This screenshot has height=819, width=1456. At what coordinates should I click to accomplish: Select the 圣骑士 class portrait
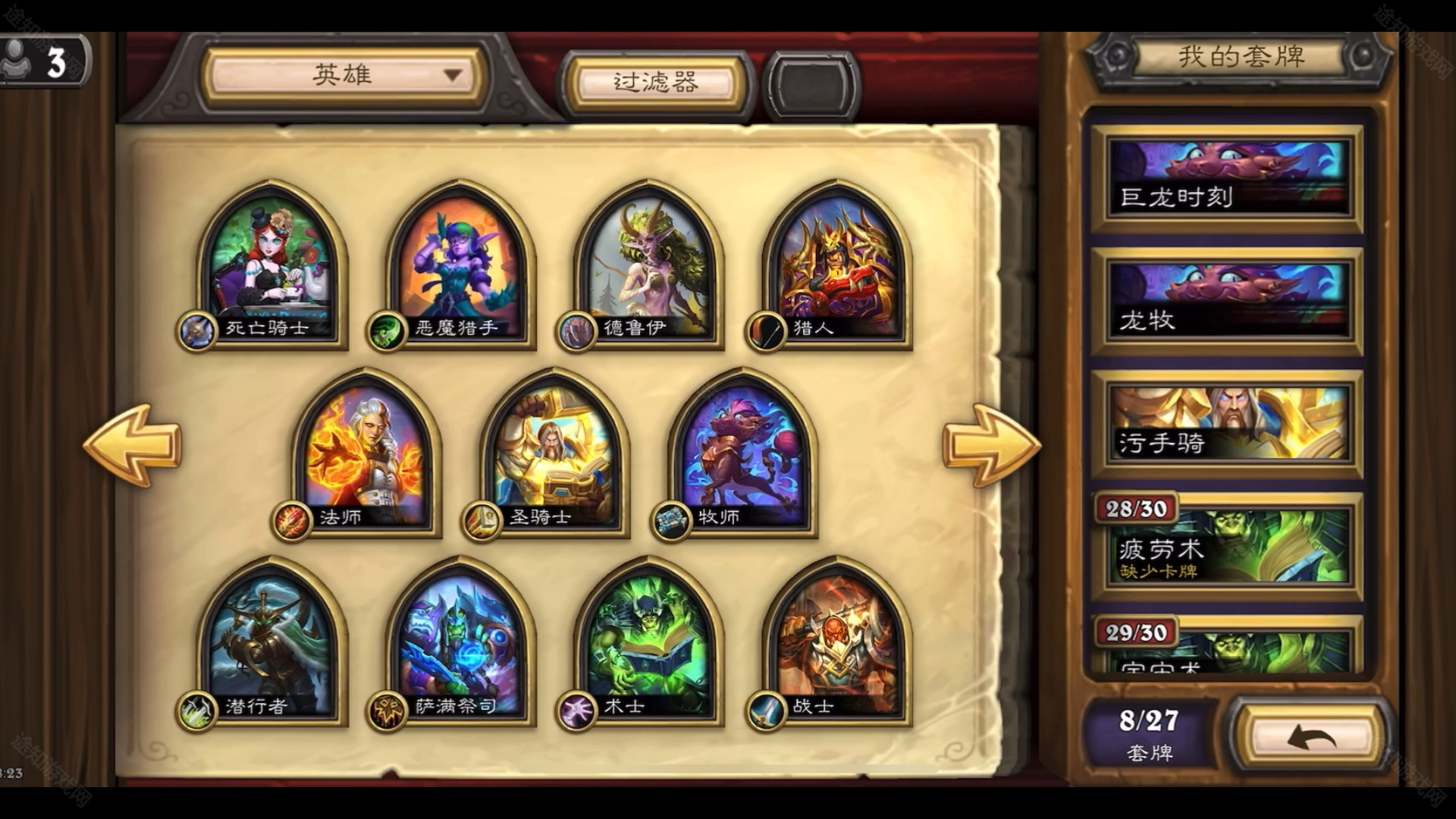click(554, 451)
